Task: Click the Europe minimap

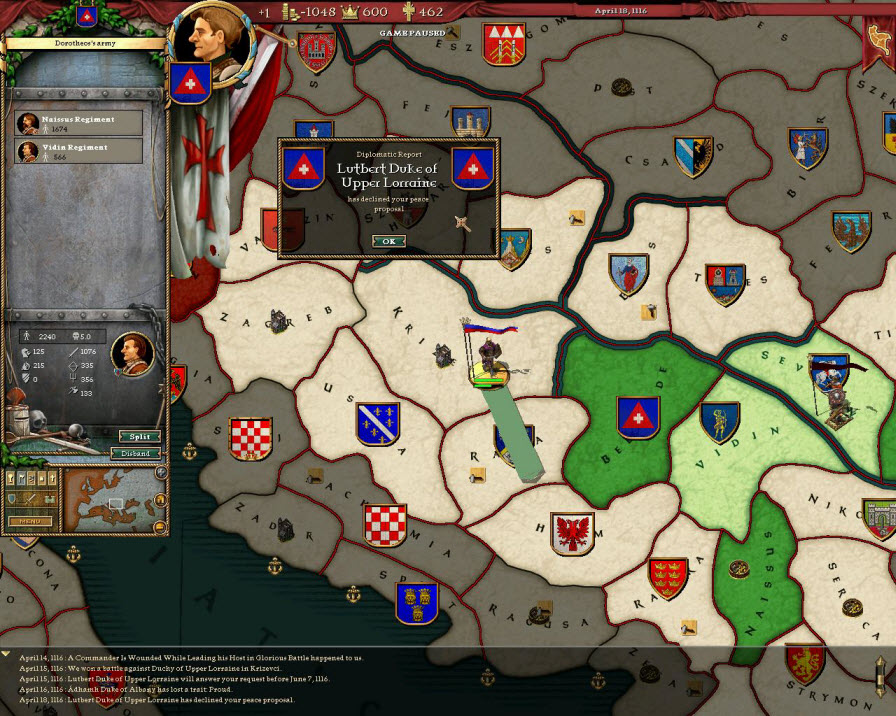Action: pos(114,499)
